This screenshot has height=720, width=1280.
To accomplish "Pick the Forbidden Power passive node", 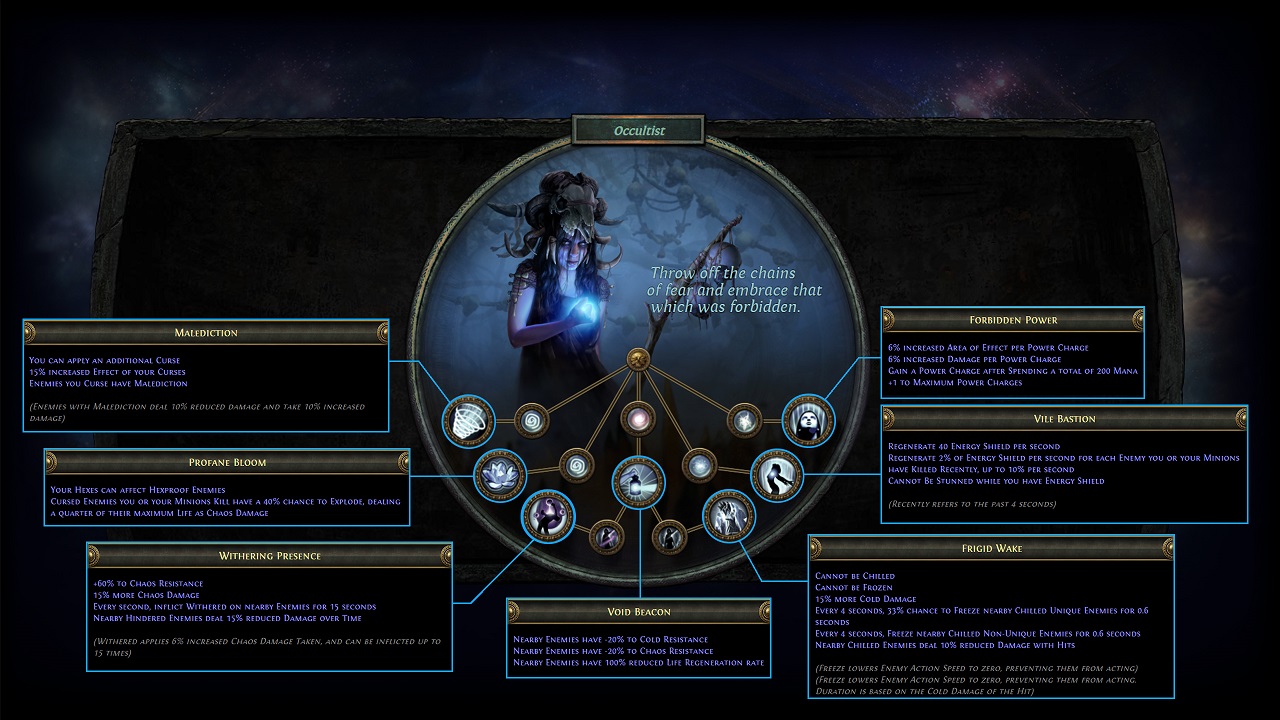I will coord(808,420).
